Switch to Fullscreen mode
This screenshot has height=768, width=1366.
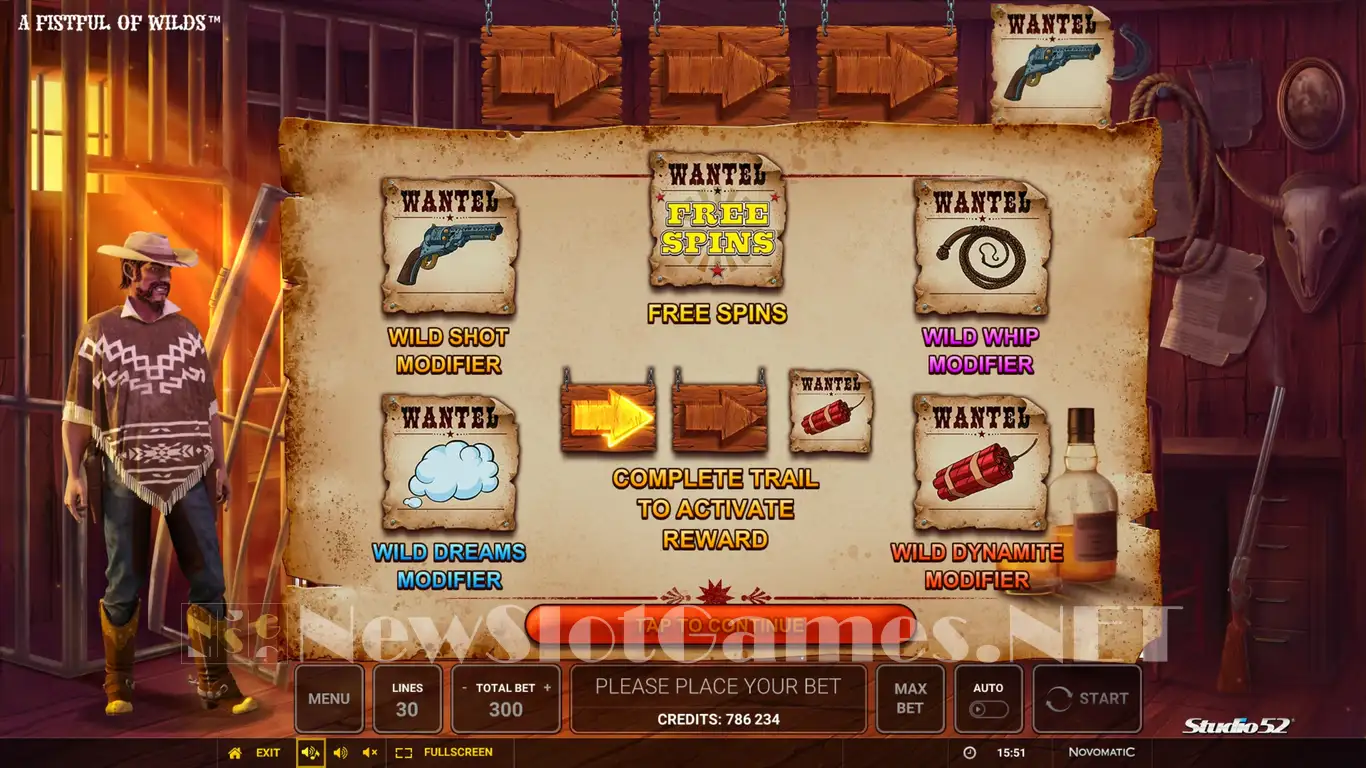pyautogui.click(x=445, y=752)
